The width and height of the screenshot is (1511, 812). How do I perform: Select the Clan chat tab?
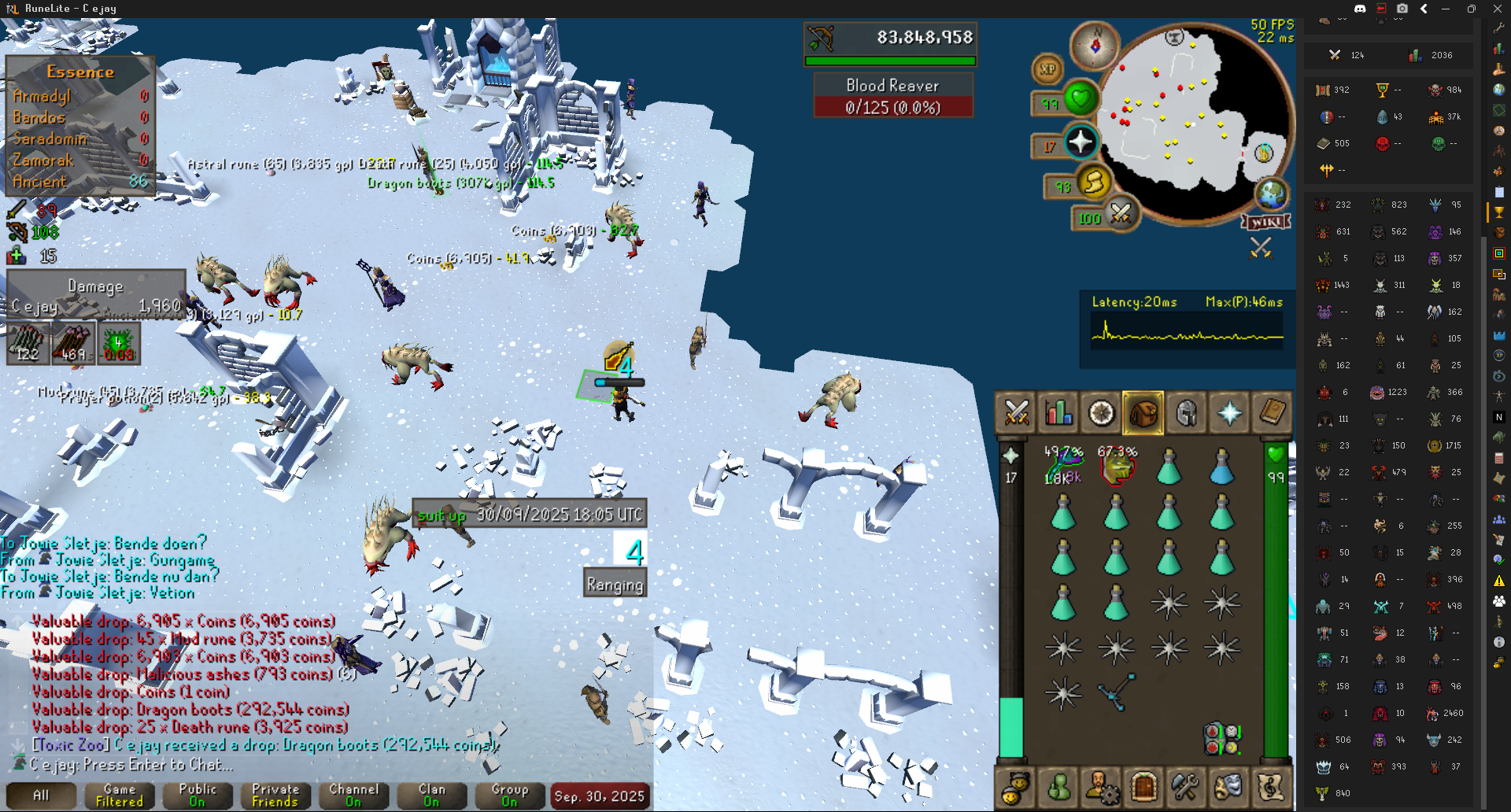click(431, 795)
